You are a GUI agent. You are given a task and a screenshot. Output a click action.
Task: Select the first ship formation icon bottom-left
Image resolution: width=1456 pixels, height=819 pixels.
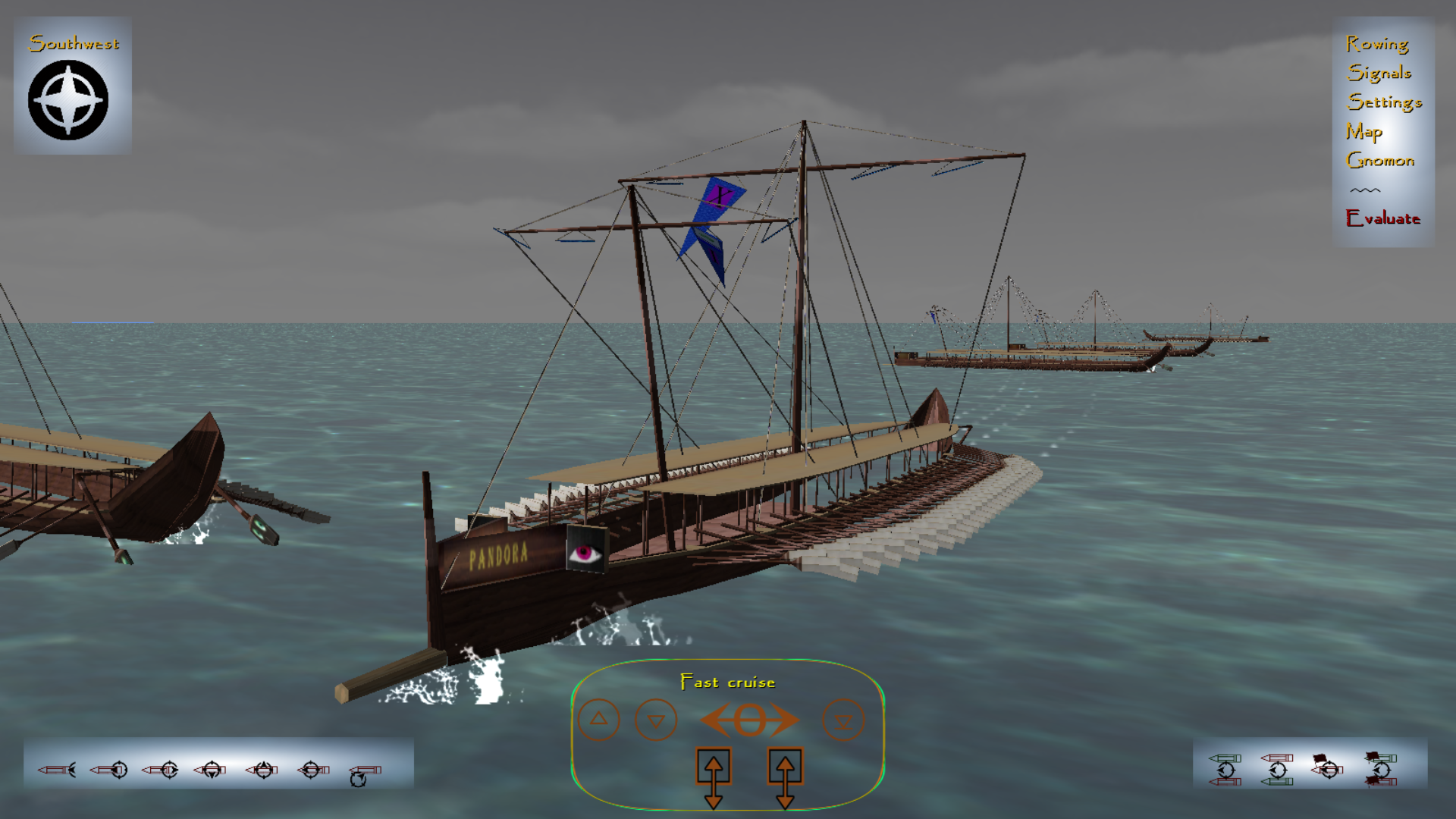point(55,769)
